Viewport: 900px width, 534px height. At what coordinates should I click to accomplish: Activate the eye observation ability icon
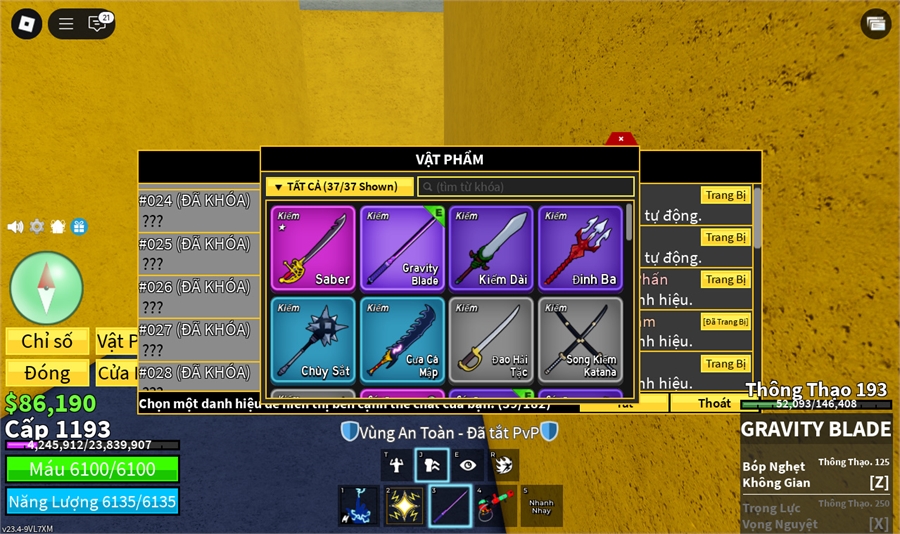(468, 464)
